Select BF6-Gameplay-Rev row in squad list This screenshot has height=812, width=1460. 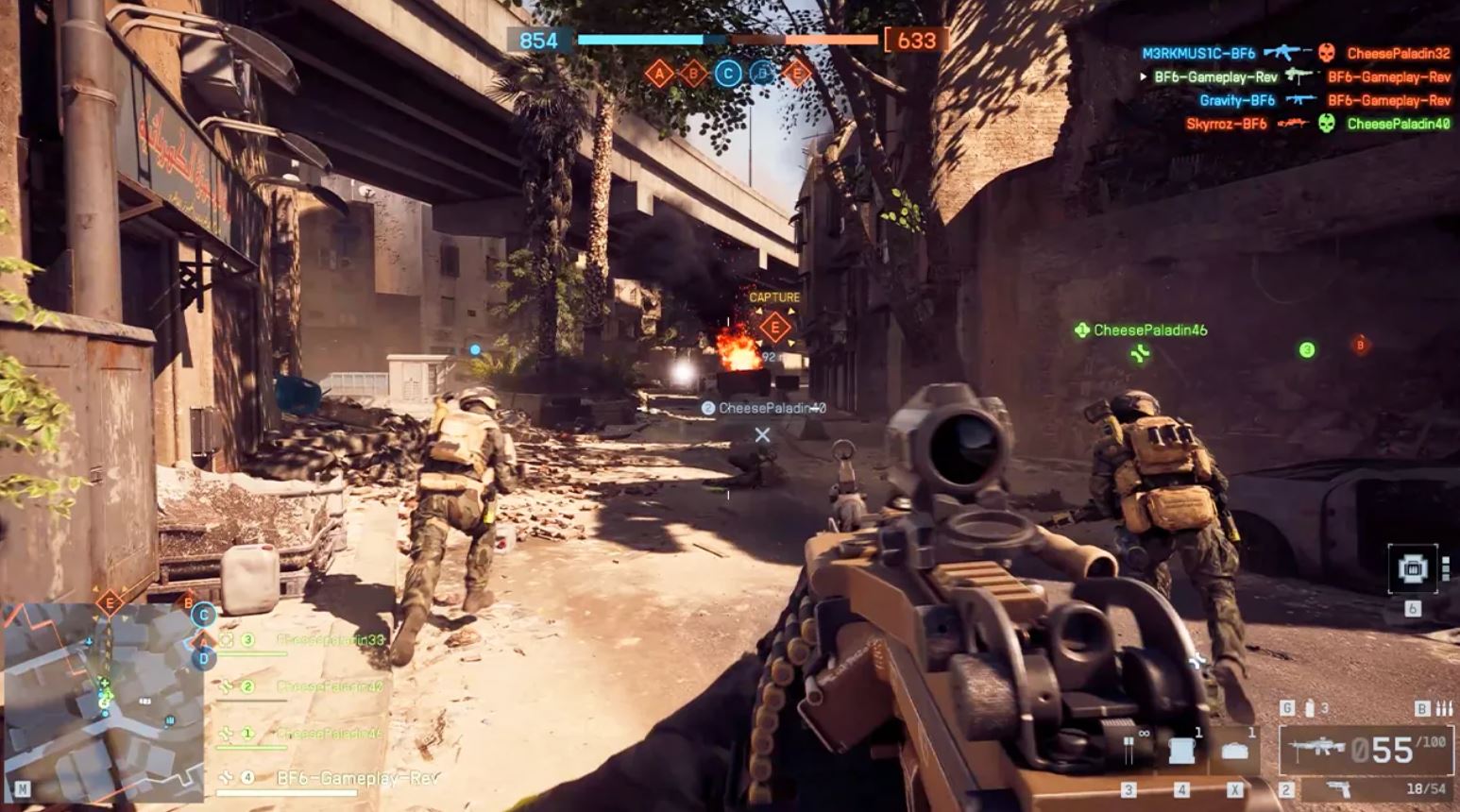point(357,778)
